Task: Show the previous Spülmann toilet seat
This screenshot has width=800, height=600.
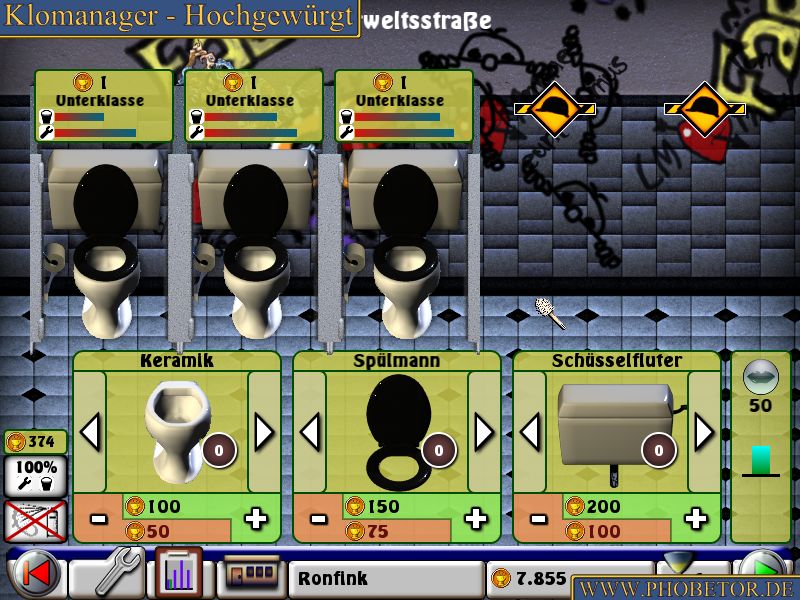Action: [x=311, y=433]
